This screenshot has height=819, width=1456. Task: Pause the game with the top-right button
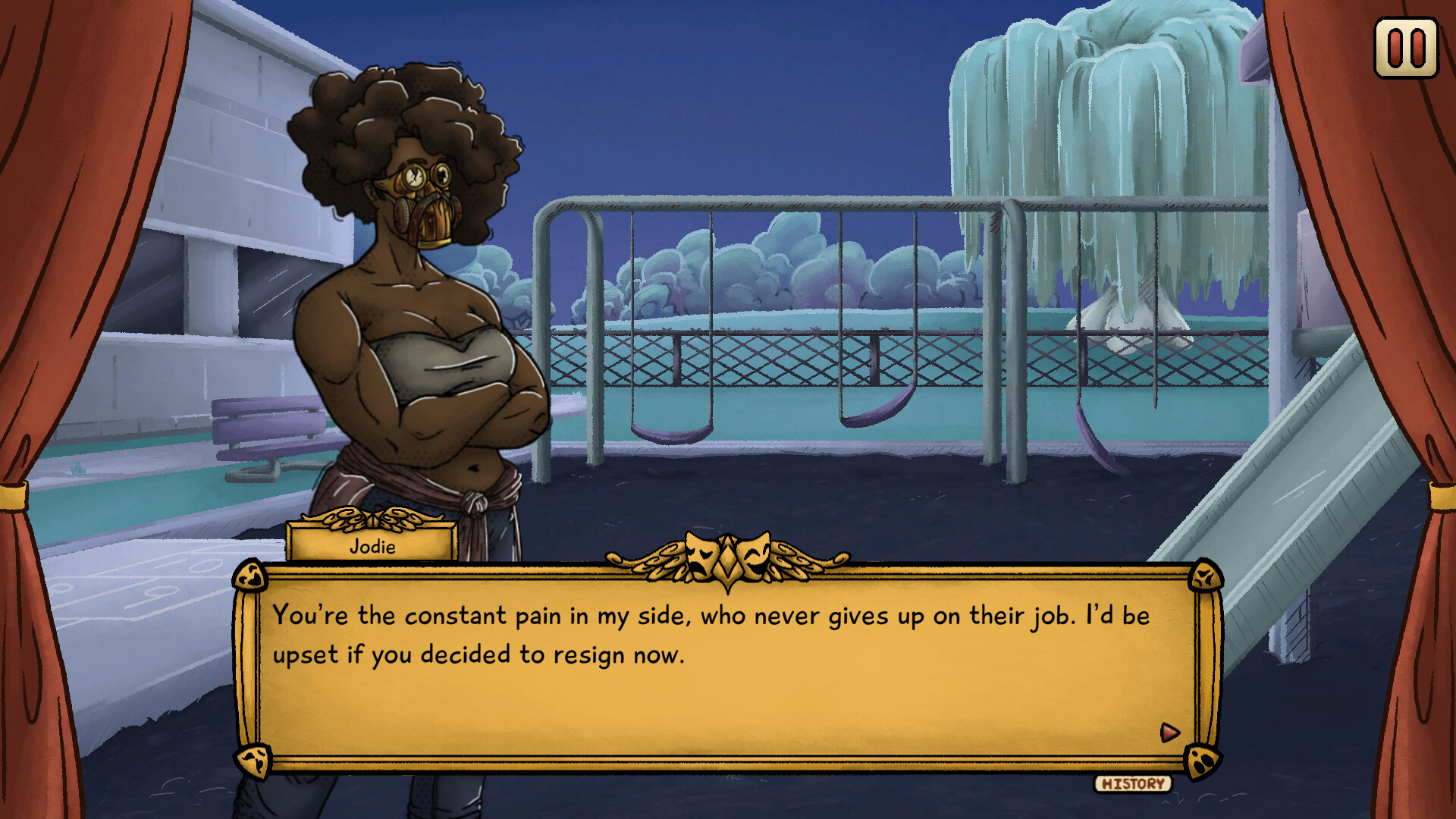pos(1406,48)
